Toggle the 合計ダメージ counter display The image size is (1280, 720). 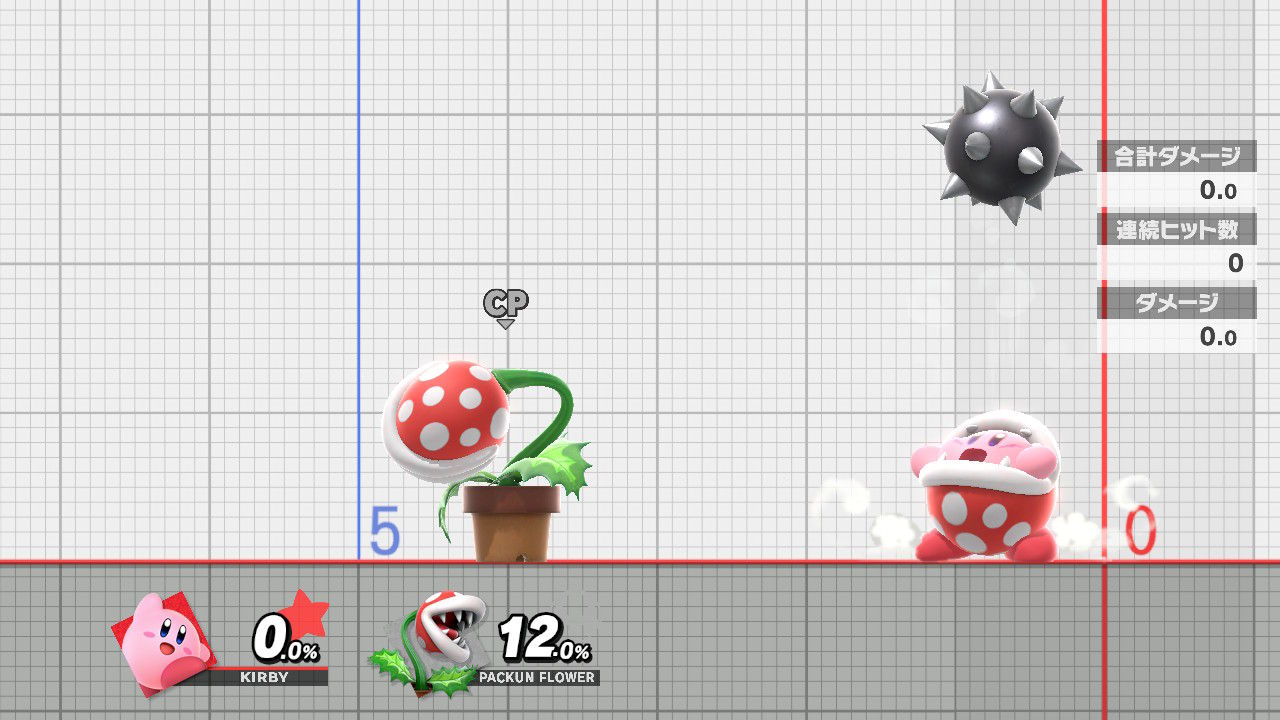[x=1176, y=156]
